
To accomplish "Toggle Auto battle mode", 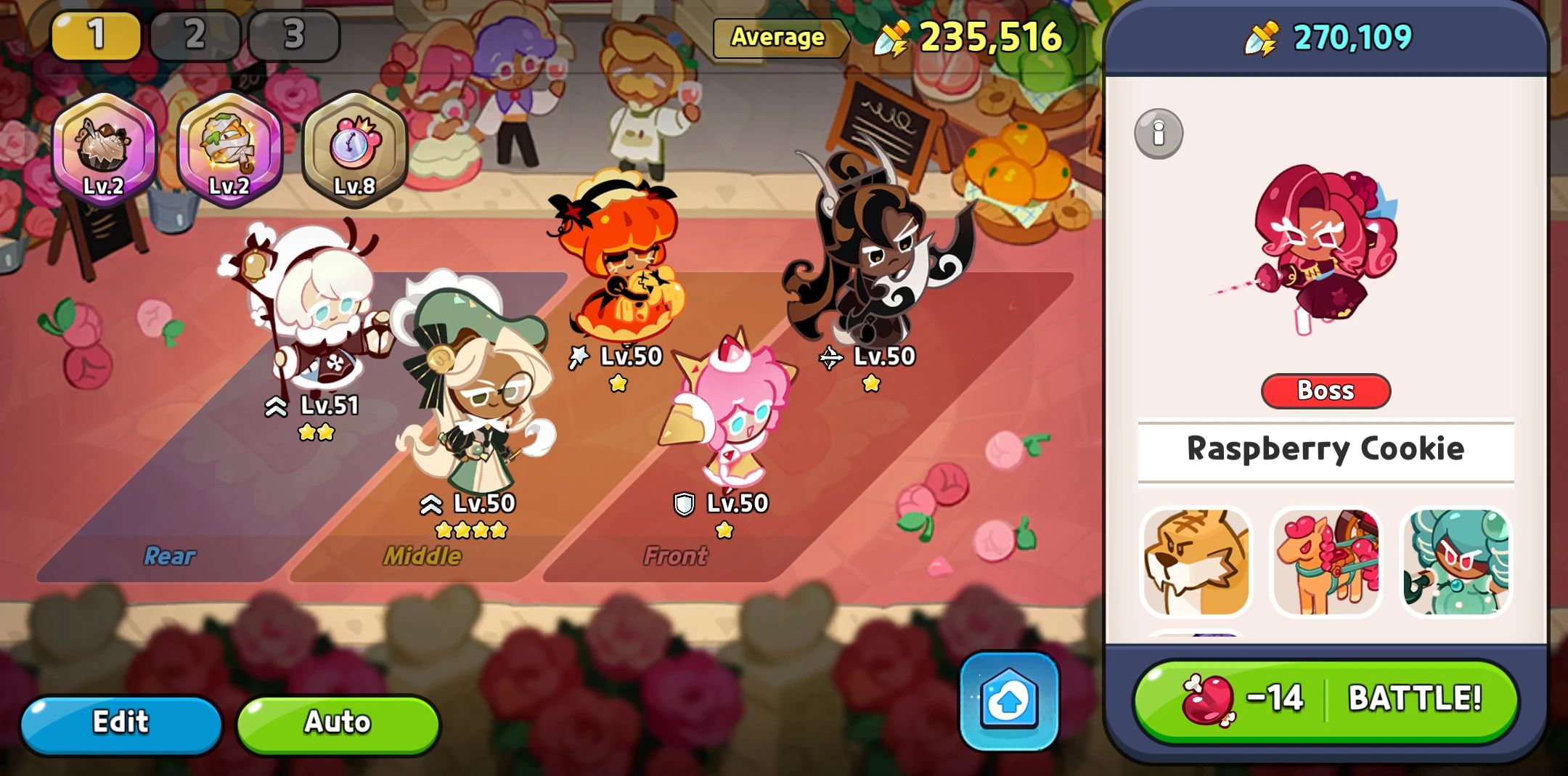I will click(337, 722).
